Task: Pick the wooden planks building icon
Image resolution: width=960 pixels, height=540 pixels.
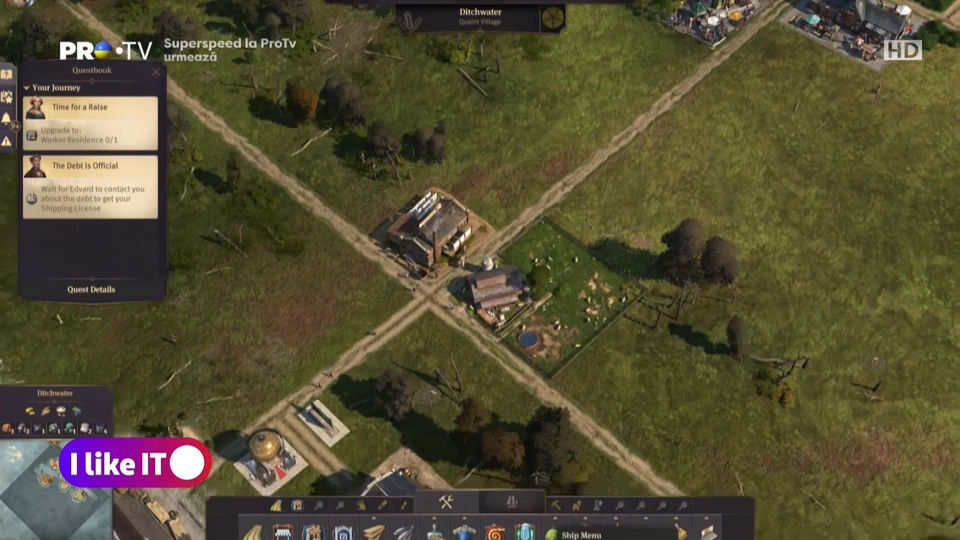Action: 373,531
